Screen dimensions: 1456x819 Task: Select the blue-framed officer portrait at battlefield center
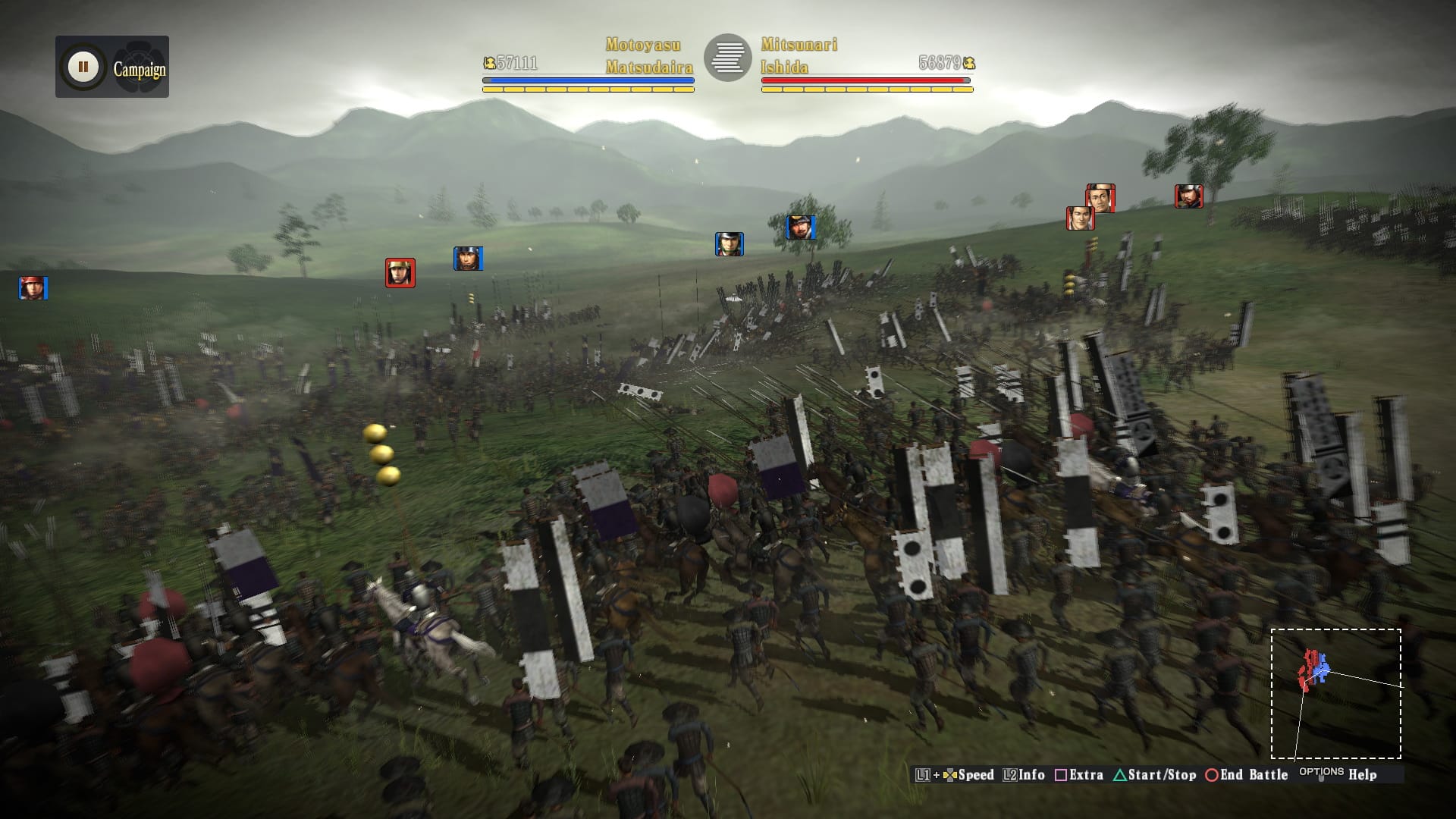pyautogui.click(x=730, y=243)
